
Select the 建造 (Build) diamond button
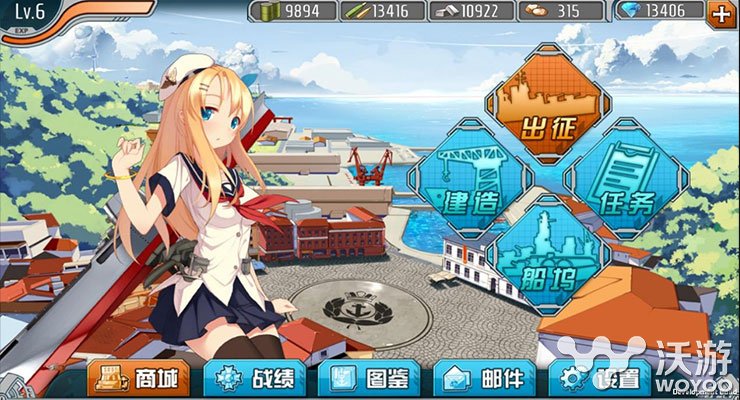pyautogui.click(x=470, y=178)
